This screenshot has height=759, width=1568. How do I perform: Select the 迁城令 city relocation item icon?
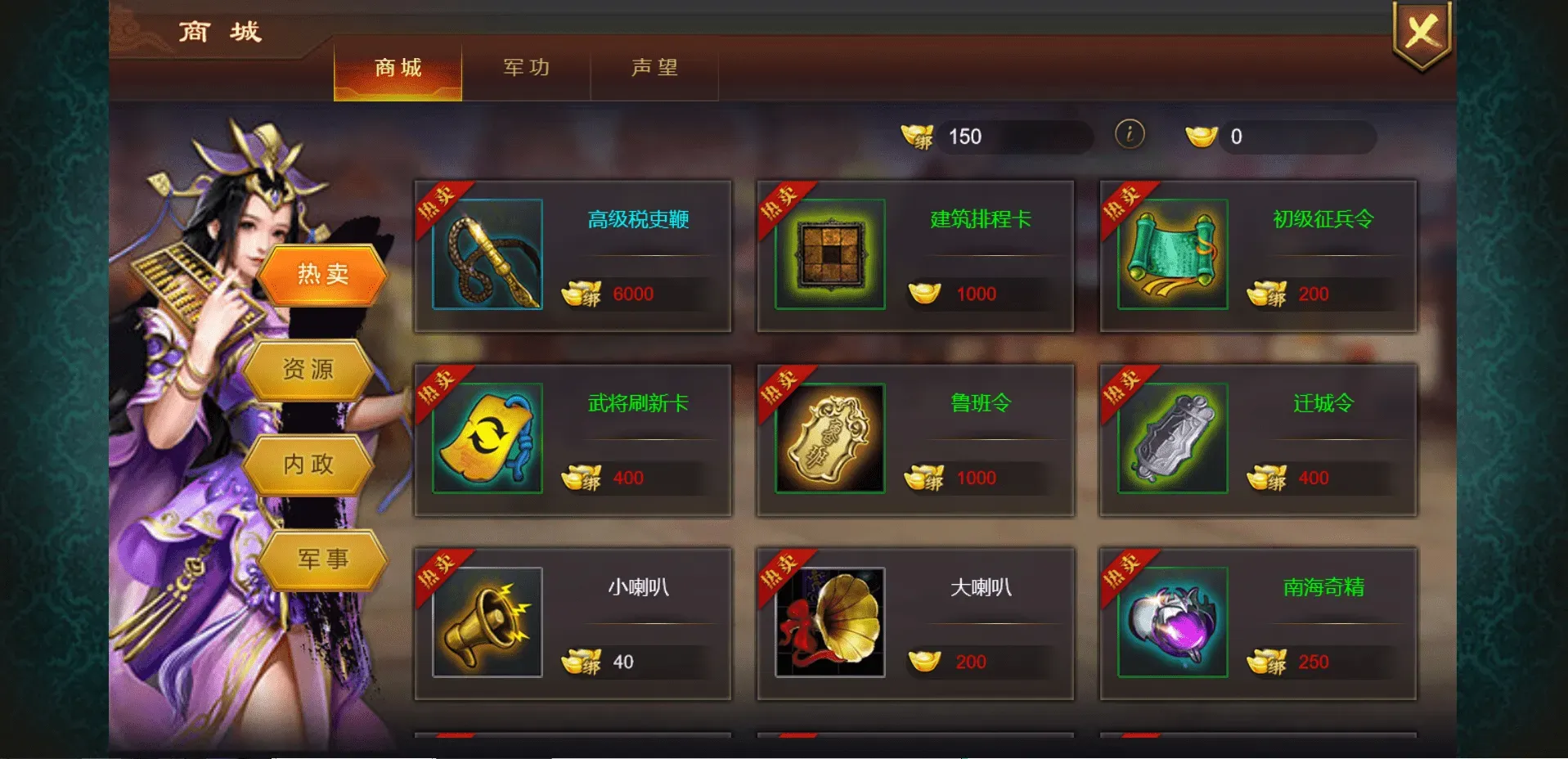point(1173,438)
